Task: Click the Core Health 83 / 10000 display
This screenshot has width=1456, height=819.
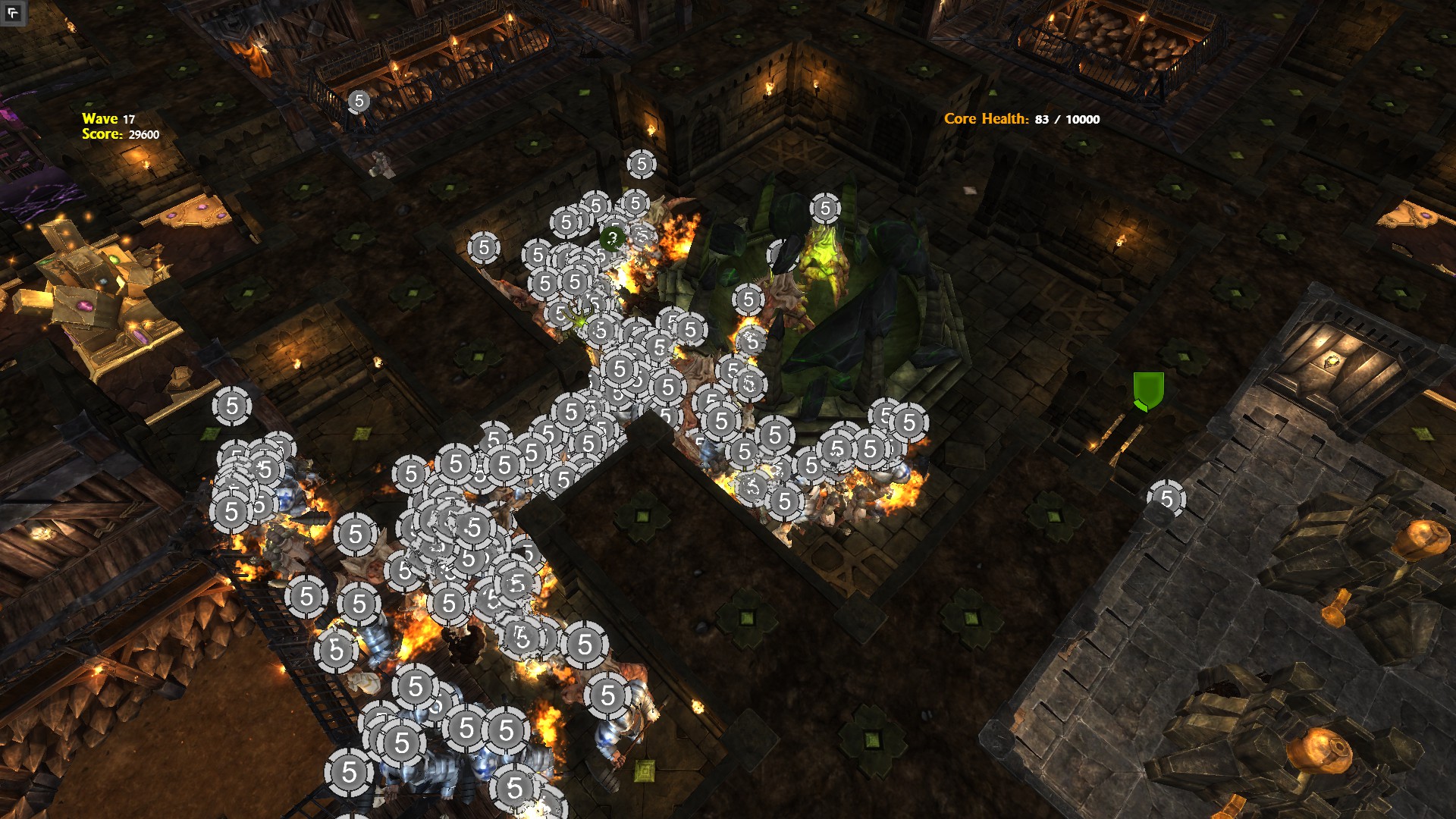Action: 1020,119
